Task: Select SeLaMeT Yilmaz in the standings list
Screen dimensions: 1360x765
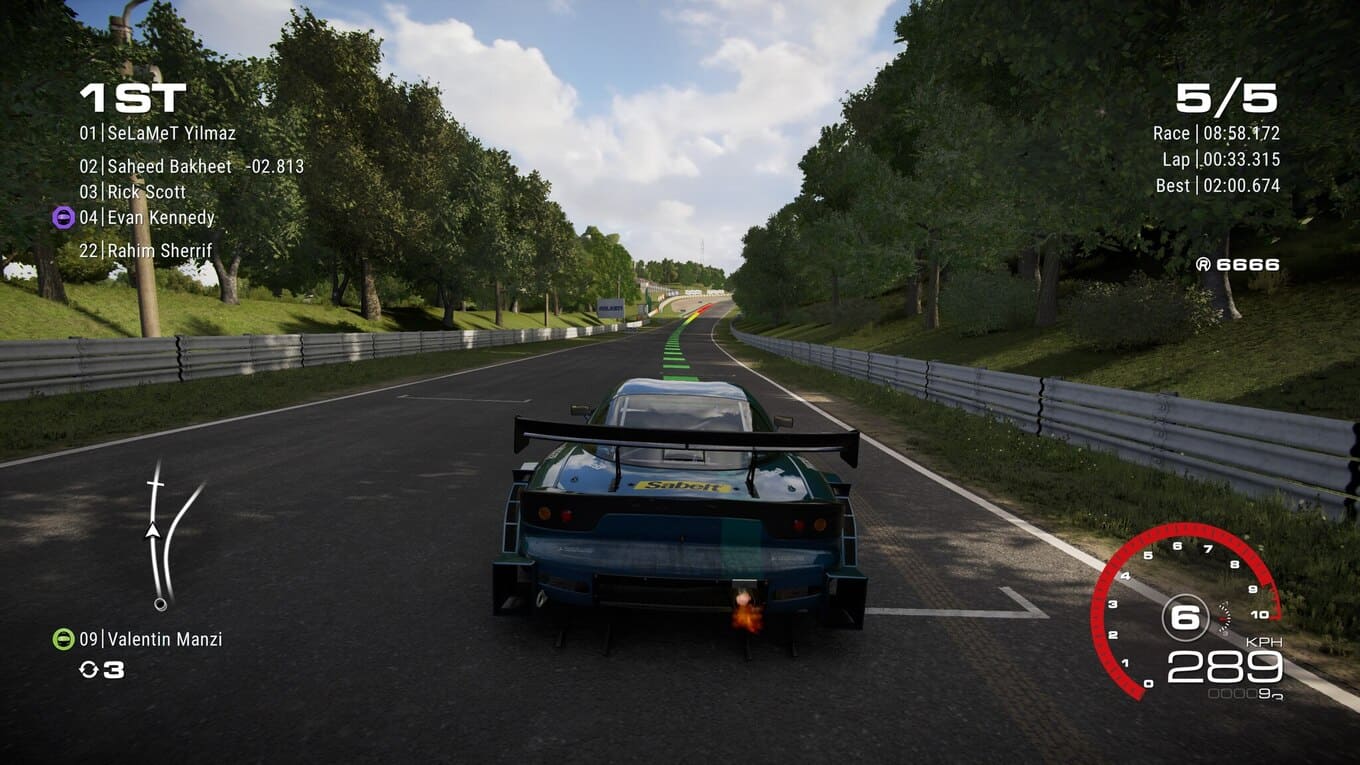Action: click(x=158, y=133)
